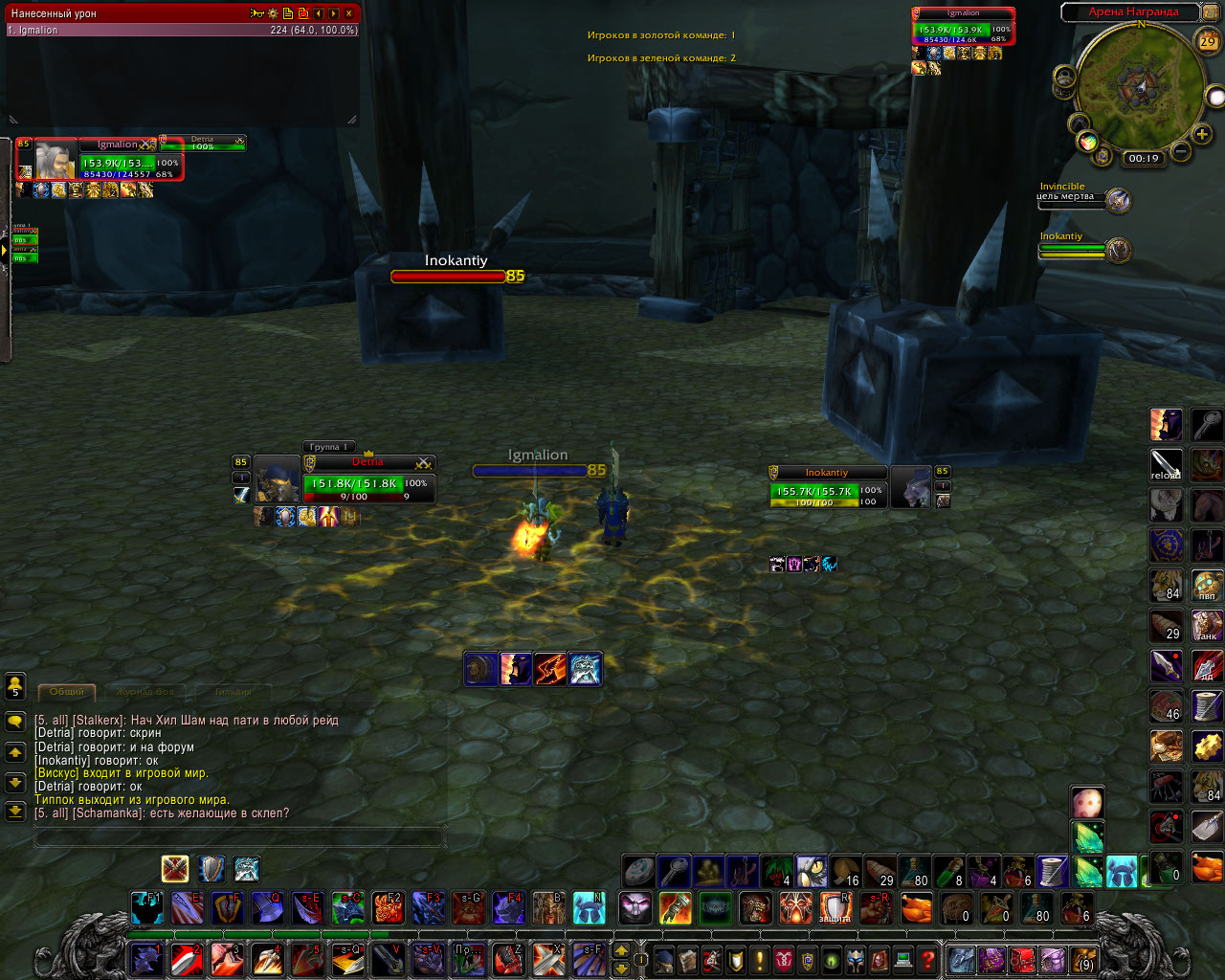This screenshot has width=1225, height=980.
Task: Switch to the Общий chat tab
Action: 67,691
